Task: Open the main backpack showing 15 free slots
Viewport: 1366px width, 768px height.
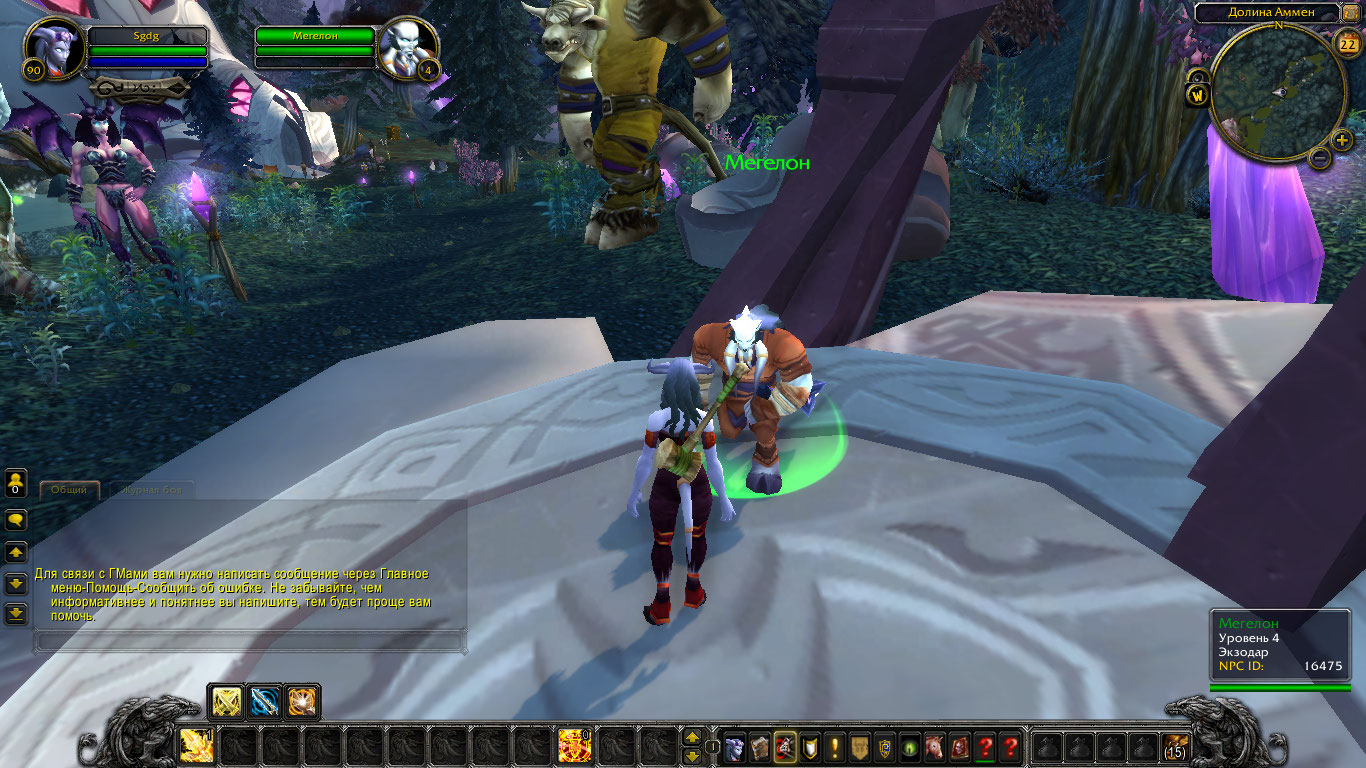Action: [1176, 746]
